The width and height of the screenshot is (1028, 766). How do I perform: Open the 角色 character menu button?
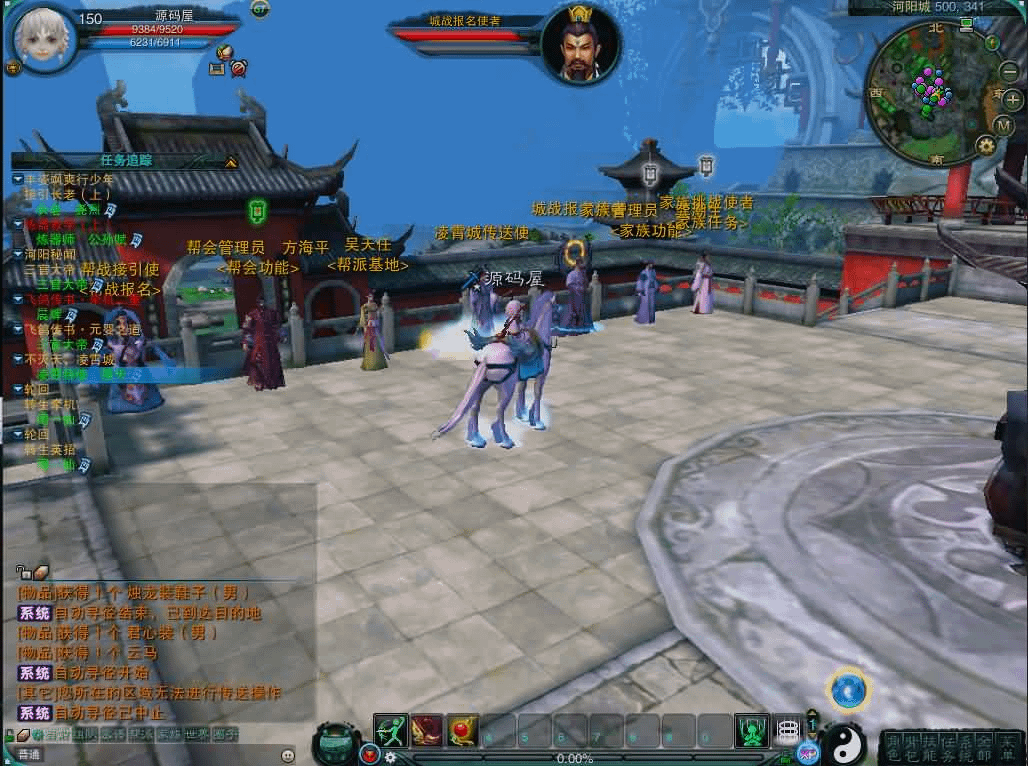[x=892, y=745]
